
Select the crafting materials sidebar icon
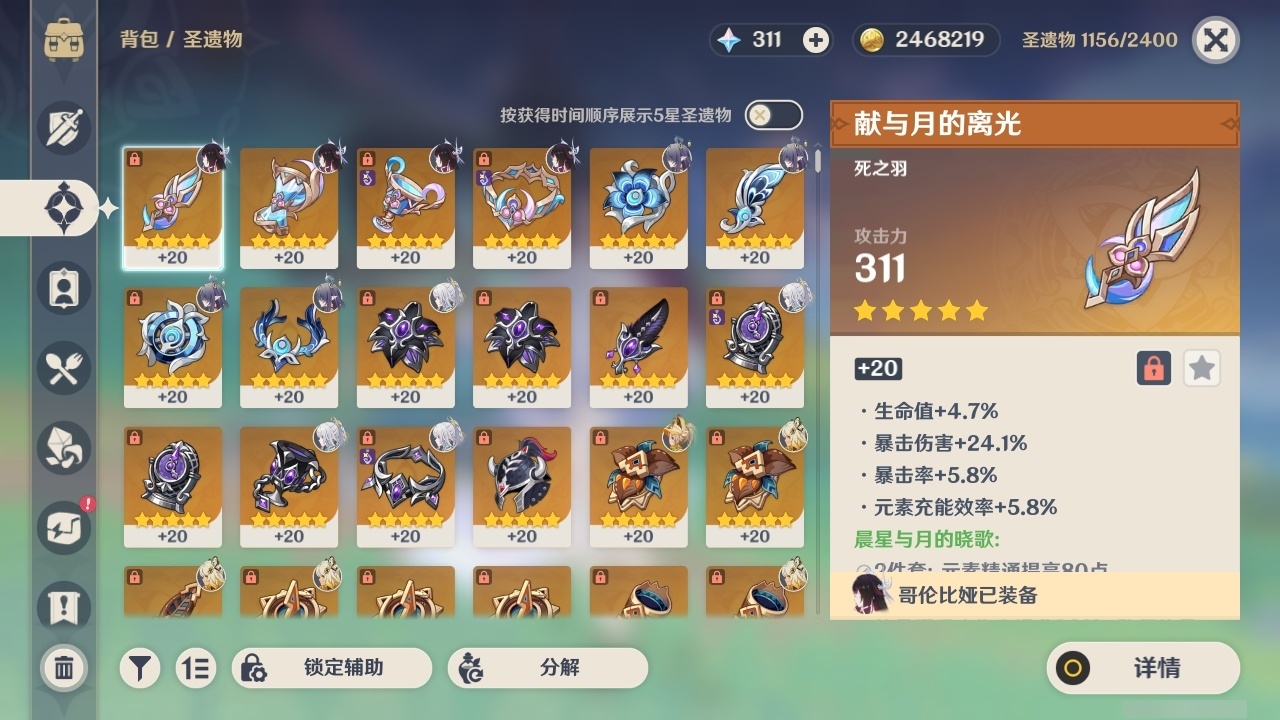62,448
